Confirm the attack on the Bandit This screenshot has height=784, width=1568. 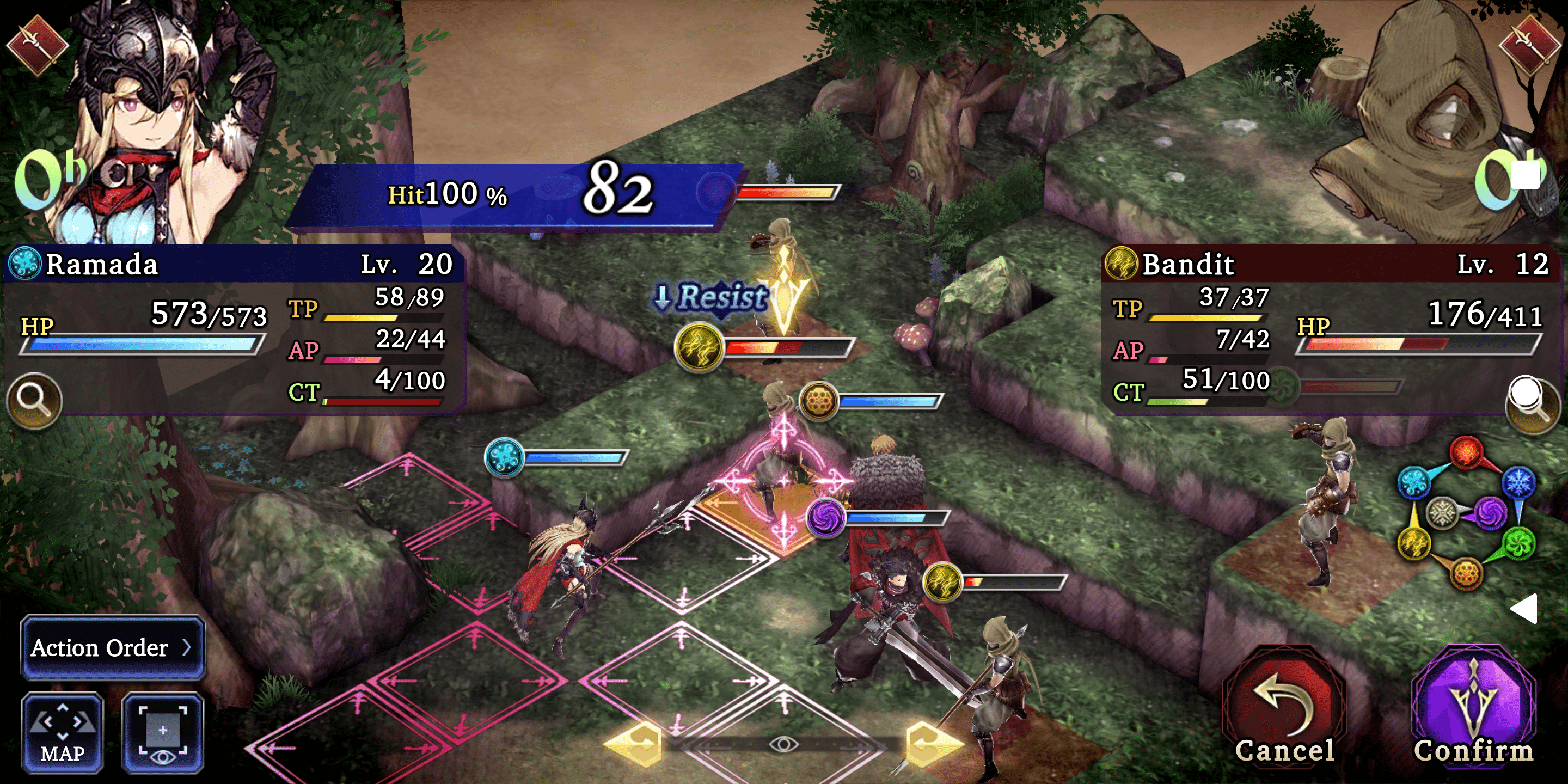1473,709
